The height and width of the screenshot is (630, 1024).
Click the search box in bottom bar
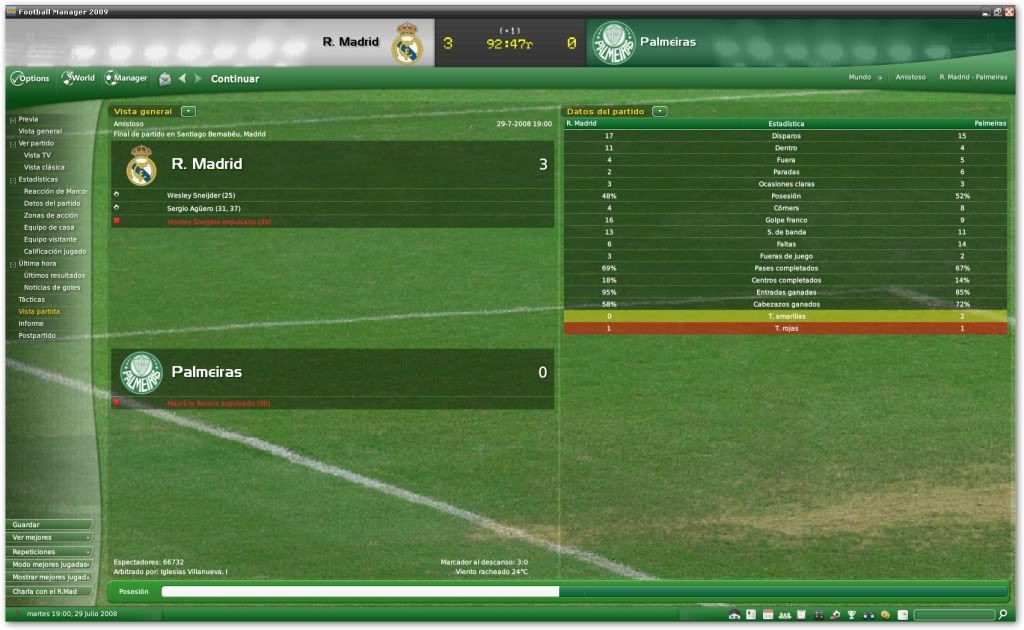coord(953,614)
